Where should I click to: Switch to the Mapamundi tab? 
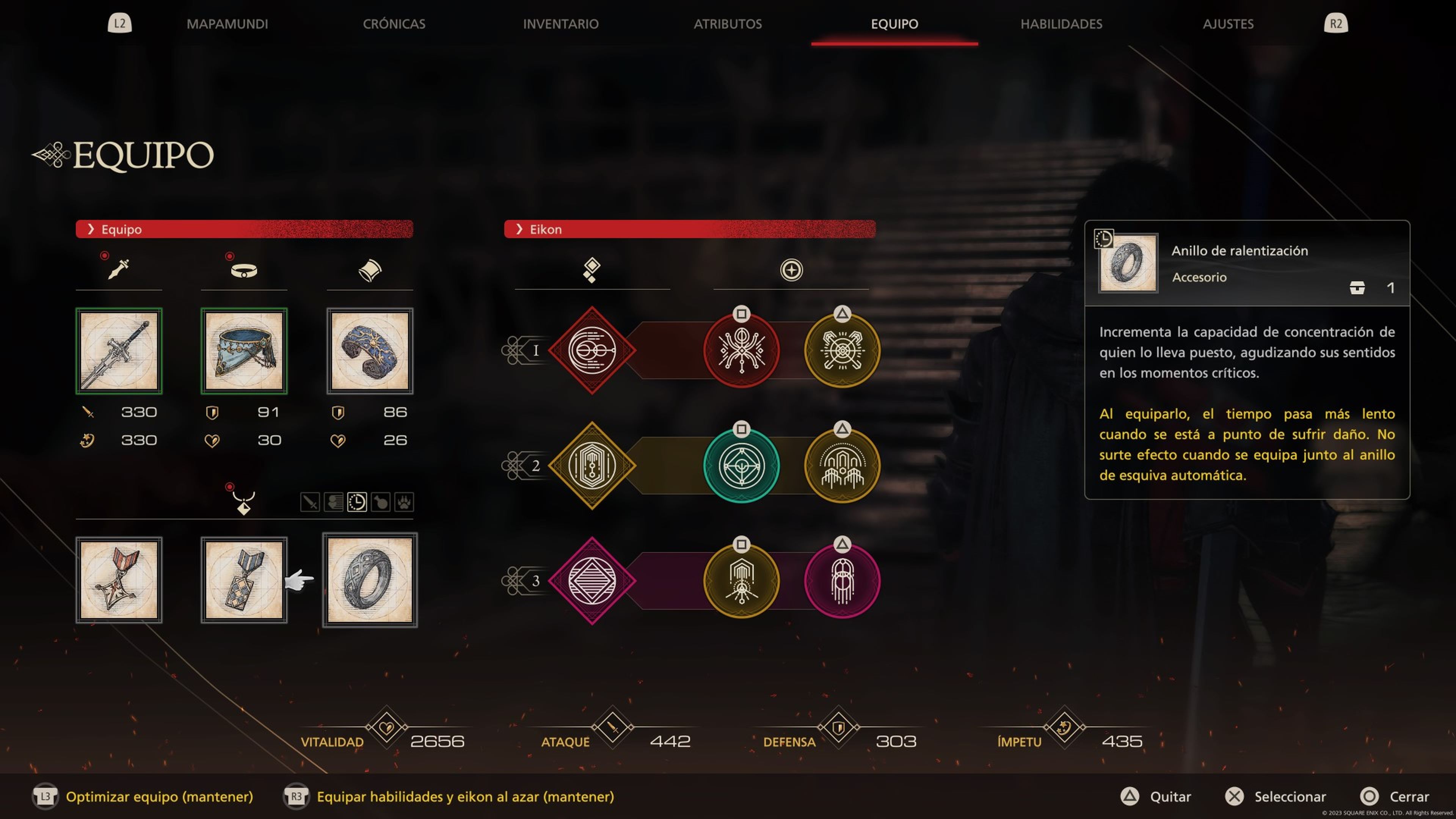[227, 24]
